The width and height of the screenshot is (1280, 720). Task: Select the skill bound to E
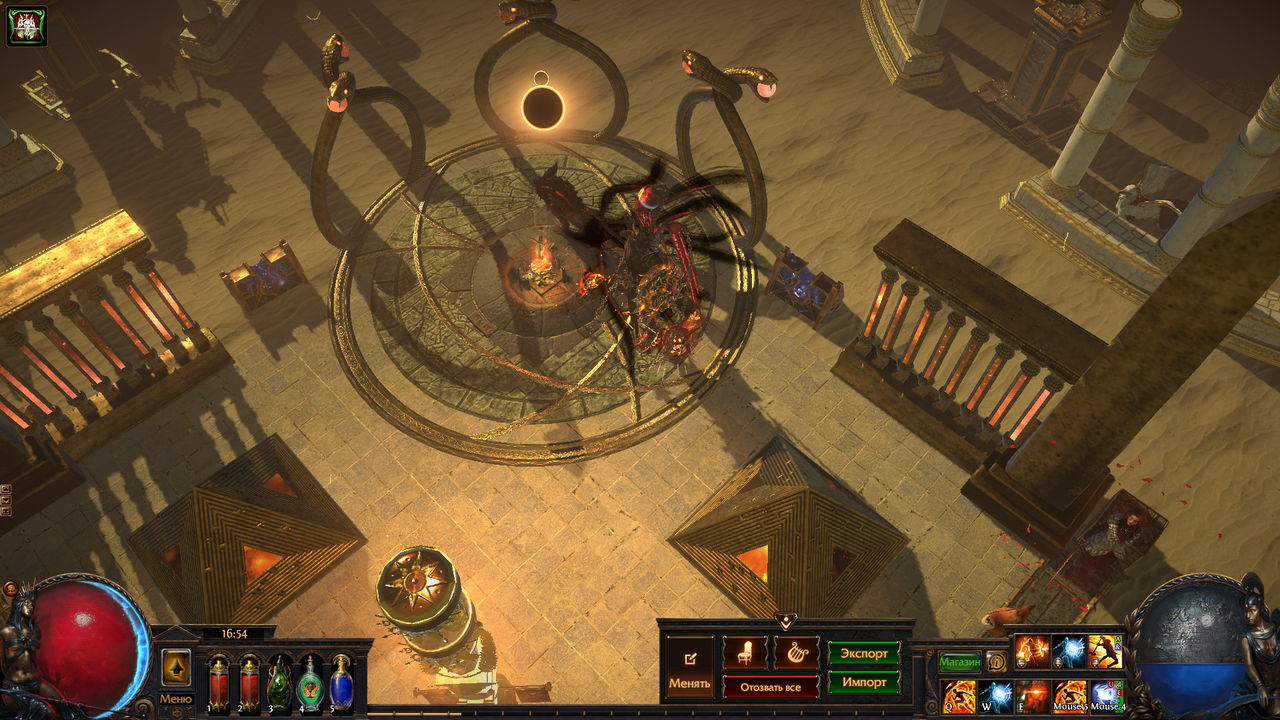1033,696
